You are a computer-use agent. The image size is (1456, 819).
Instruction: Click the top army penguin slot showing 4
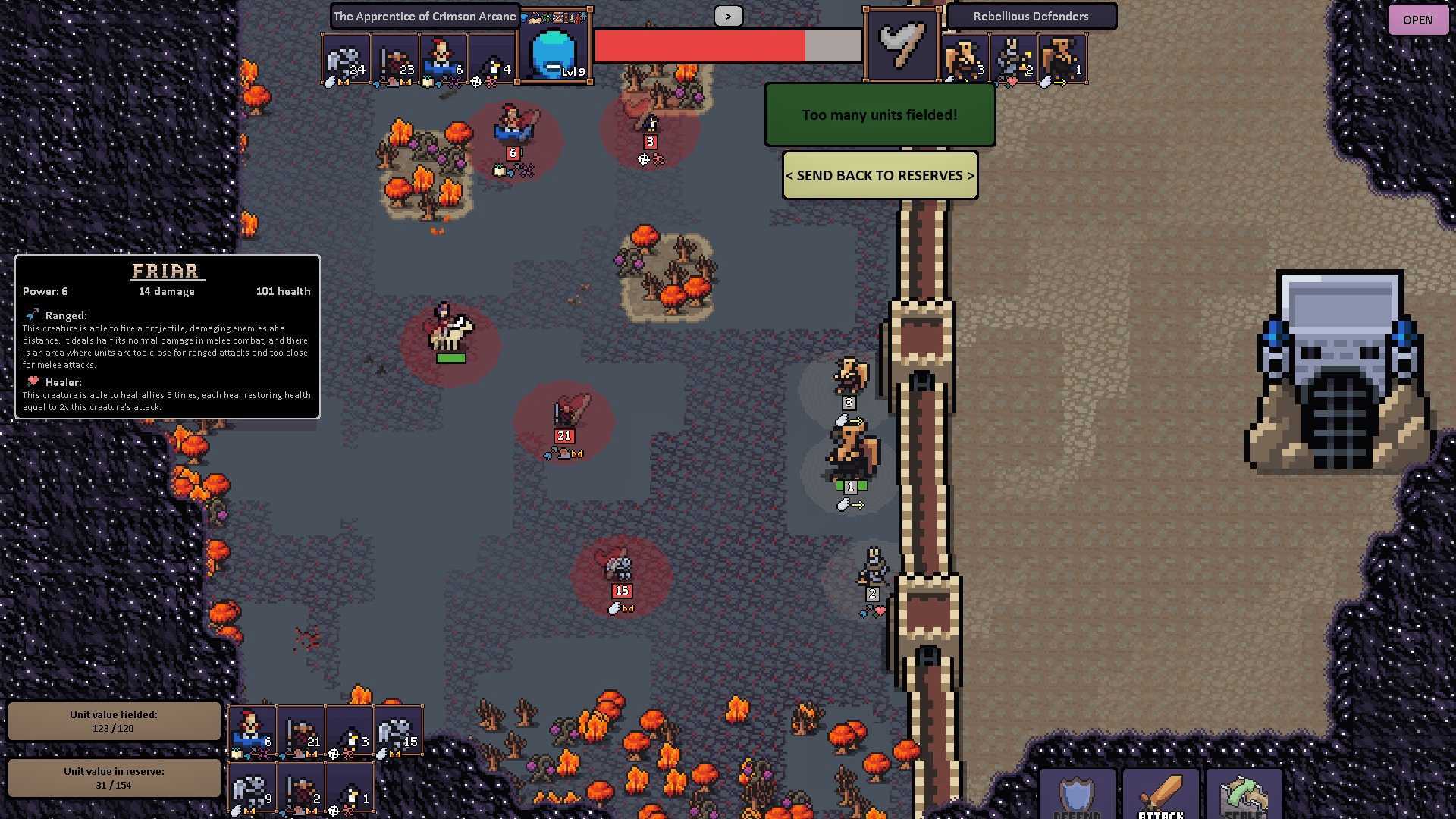click(x=492, y=60)
